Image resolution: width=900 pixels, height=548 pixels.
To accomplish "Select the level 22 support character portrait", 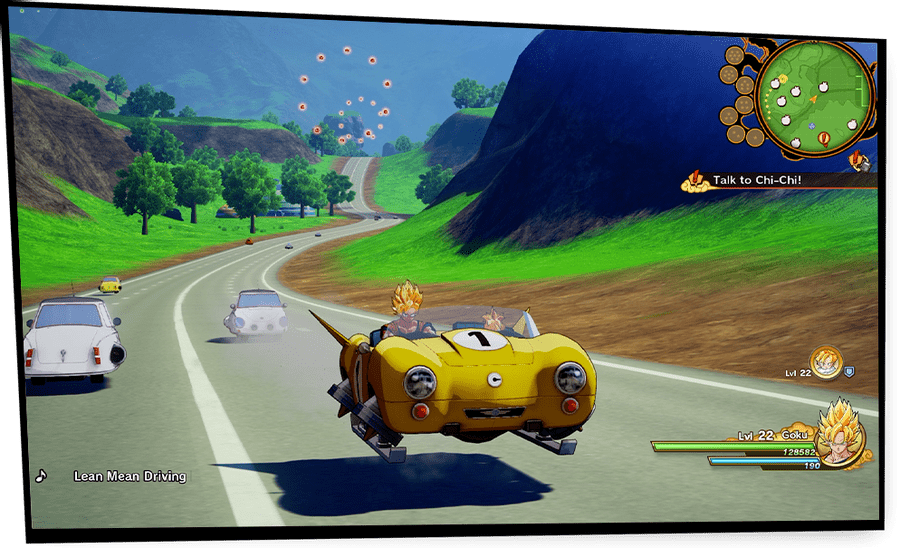I will pyautogui.click(x=824, y=363).
